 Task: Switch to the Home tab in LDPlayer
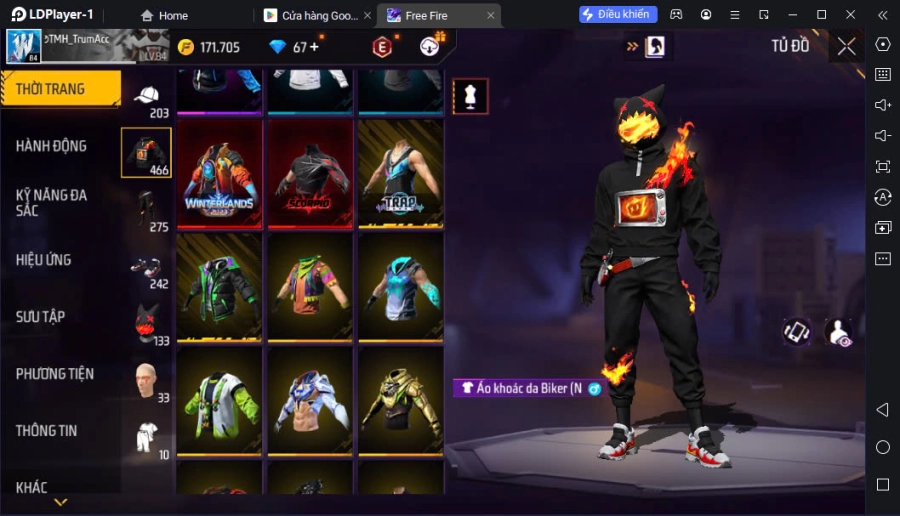164,15
